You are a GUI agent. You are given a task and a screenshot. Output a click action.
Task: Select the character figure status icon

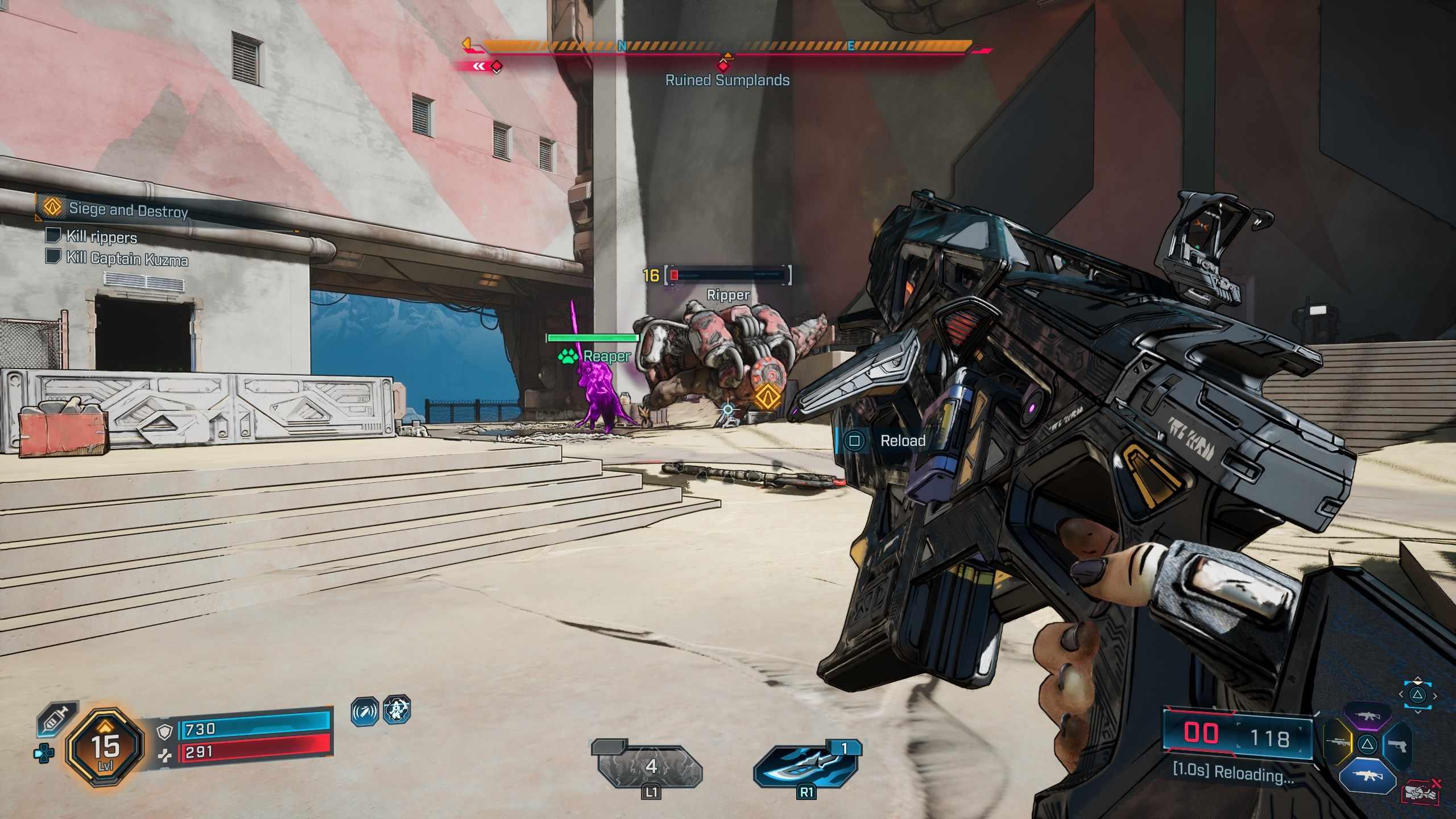(396, 710)
